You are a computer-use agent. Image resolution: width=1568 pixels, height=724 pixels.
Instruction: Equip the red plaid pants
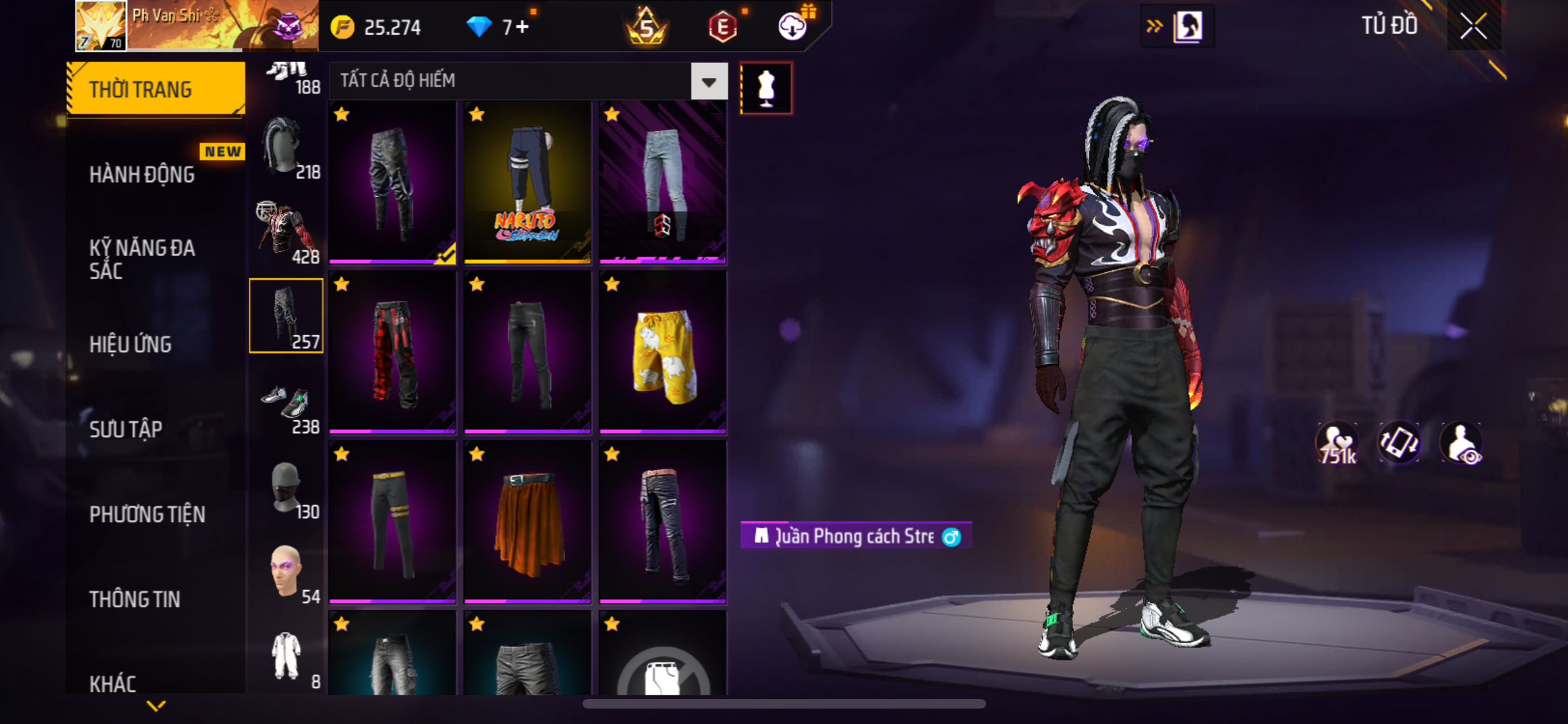[x=392, y=352]
